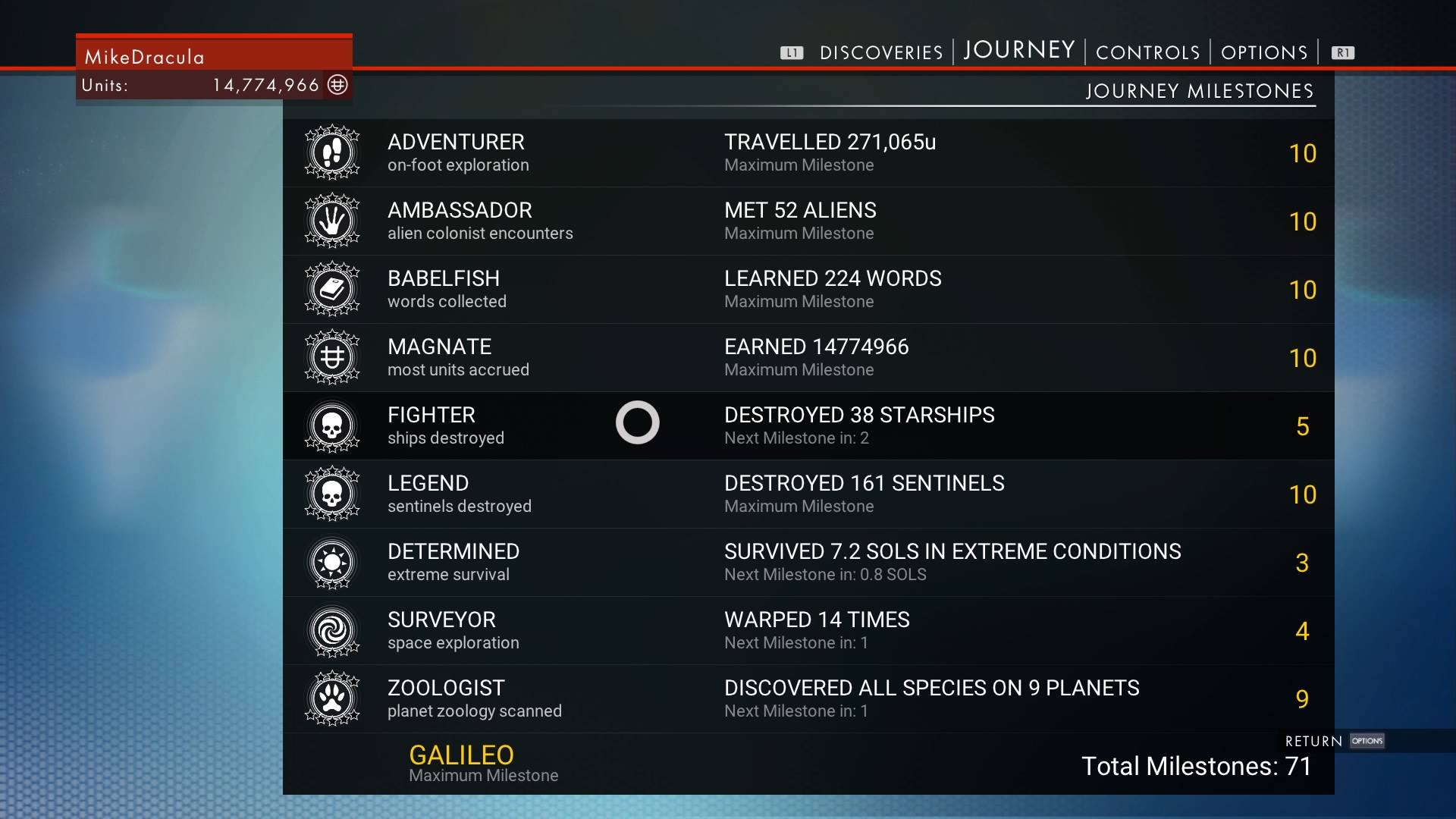Open the Controls tab

[1147, 52]
